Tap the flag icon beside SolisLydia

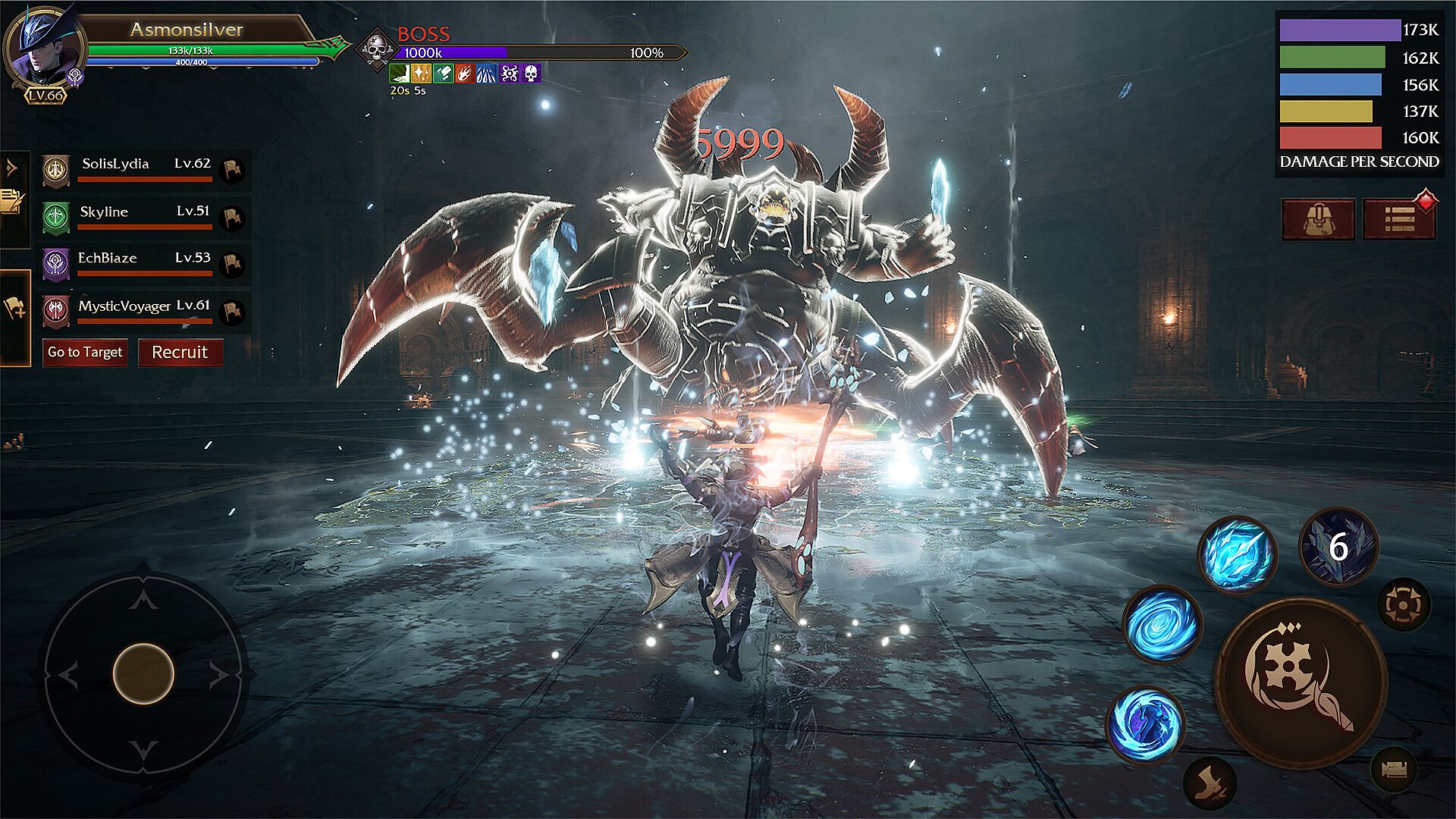[232, 170]
